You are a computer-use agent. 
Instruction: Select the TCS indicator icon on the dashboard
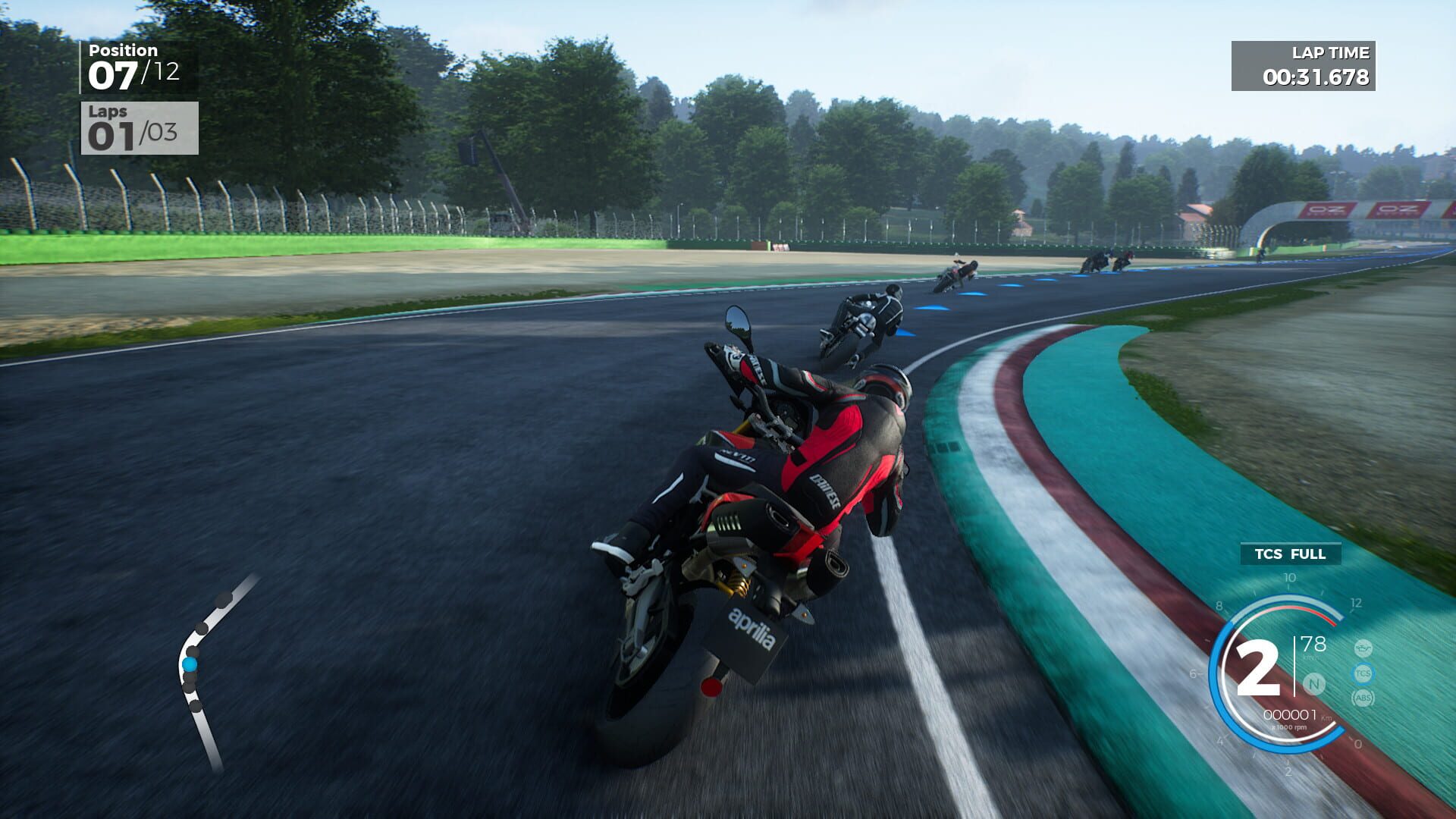coord(1363,673)
